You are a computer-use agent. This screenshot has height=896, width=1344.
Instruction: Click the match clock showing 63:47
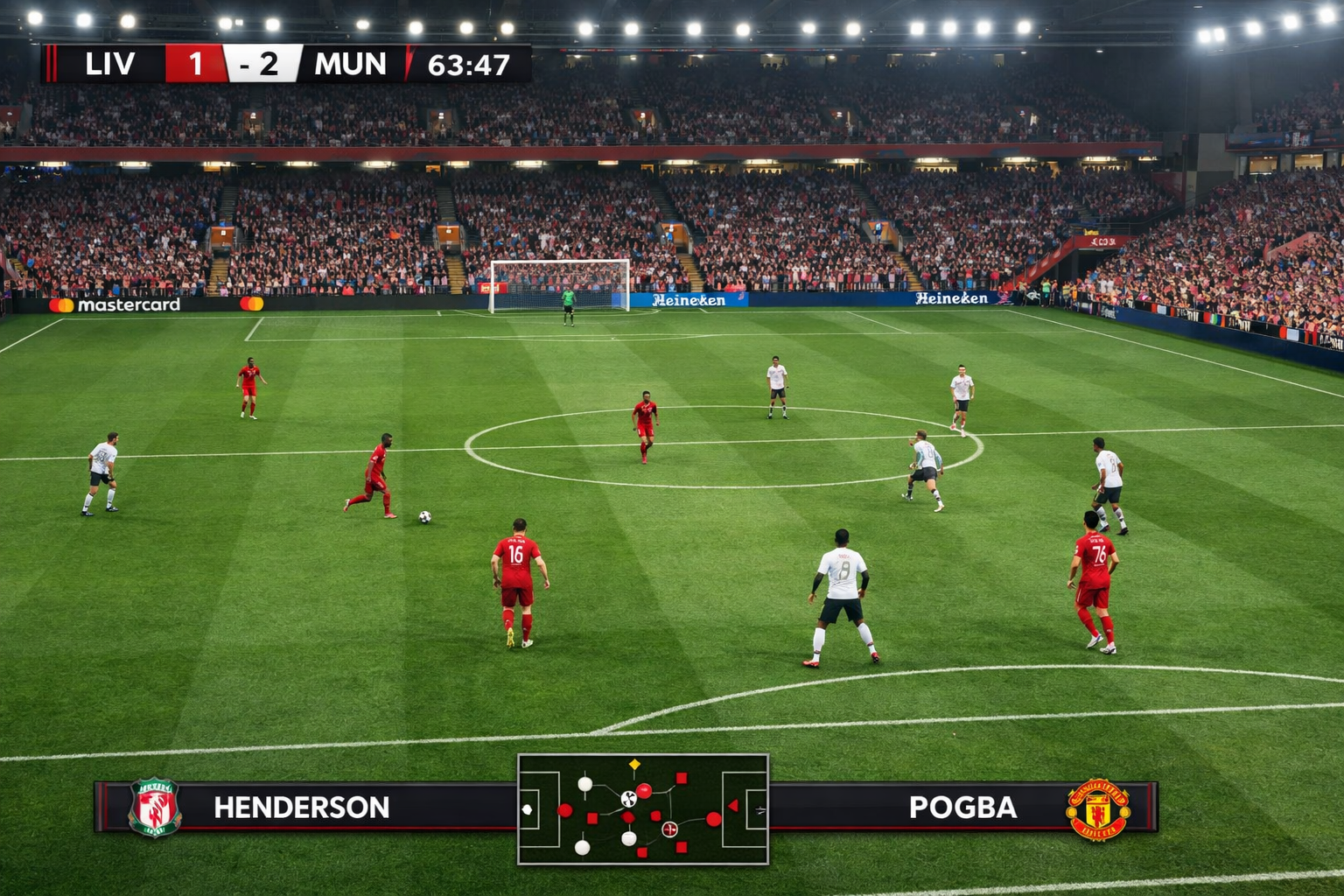pyautogui.click(x=469, y=63)
